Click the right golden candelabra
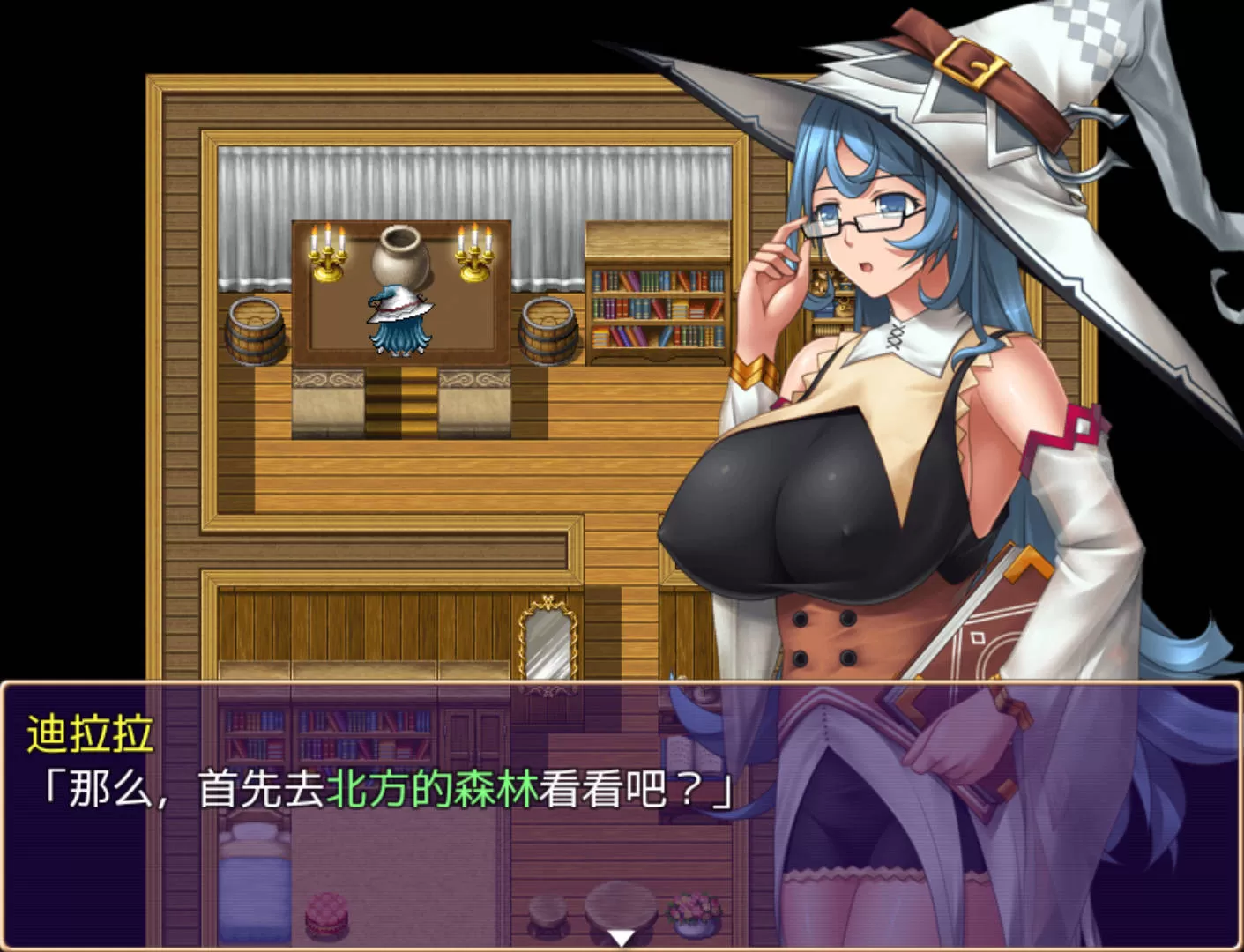Viewport: 1244px width, 952px height. tap(473, 256)
